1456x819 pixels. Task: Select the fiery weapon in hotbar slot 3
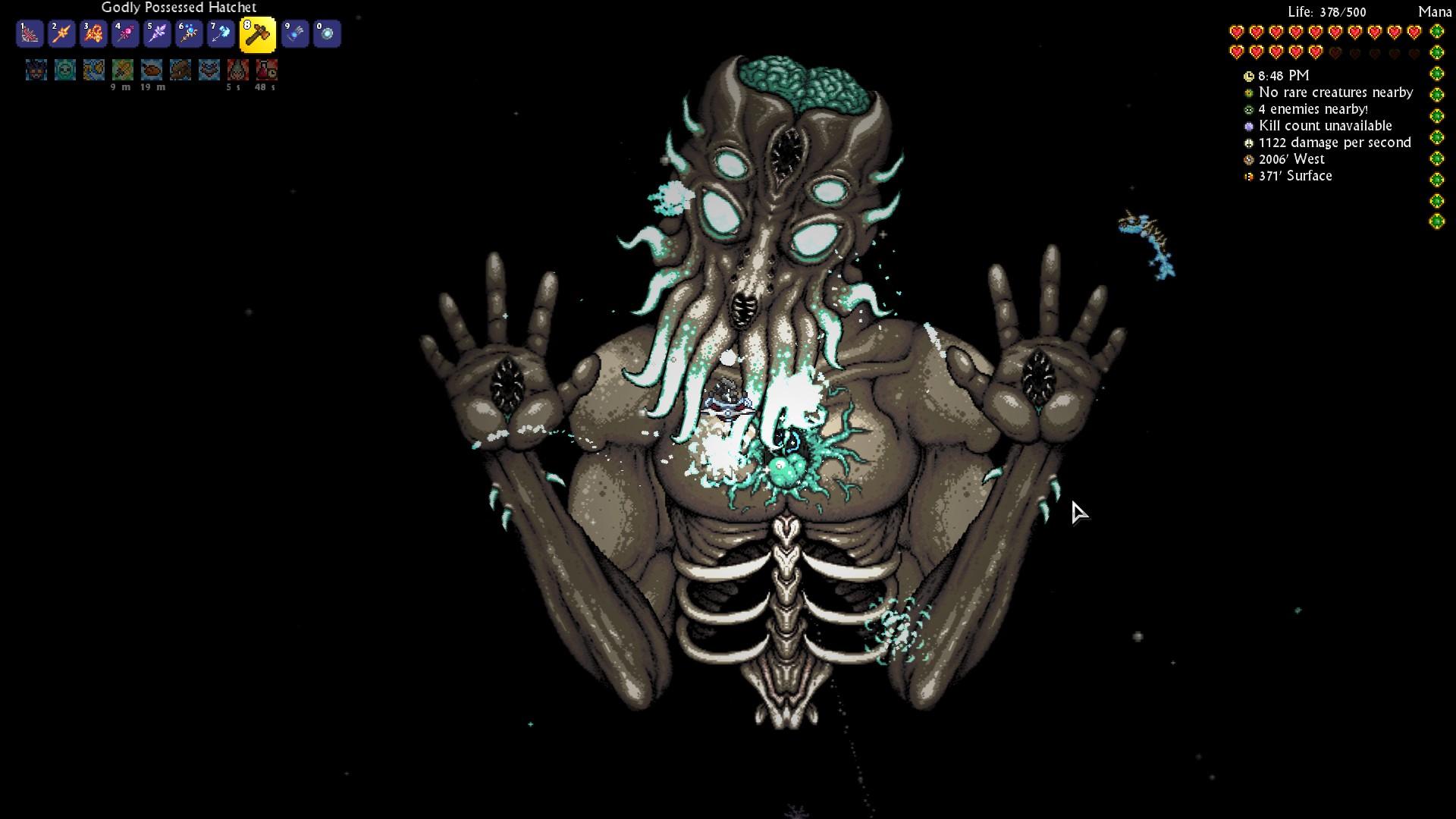point(93,33)
